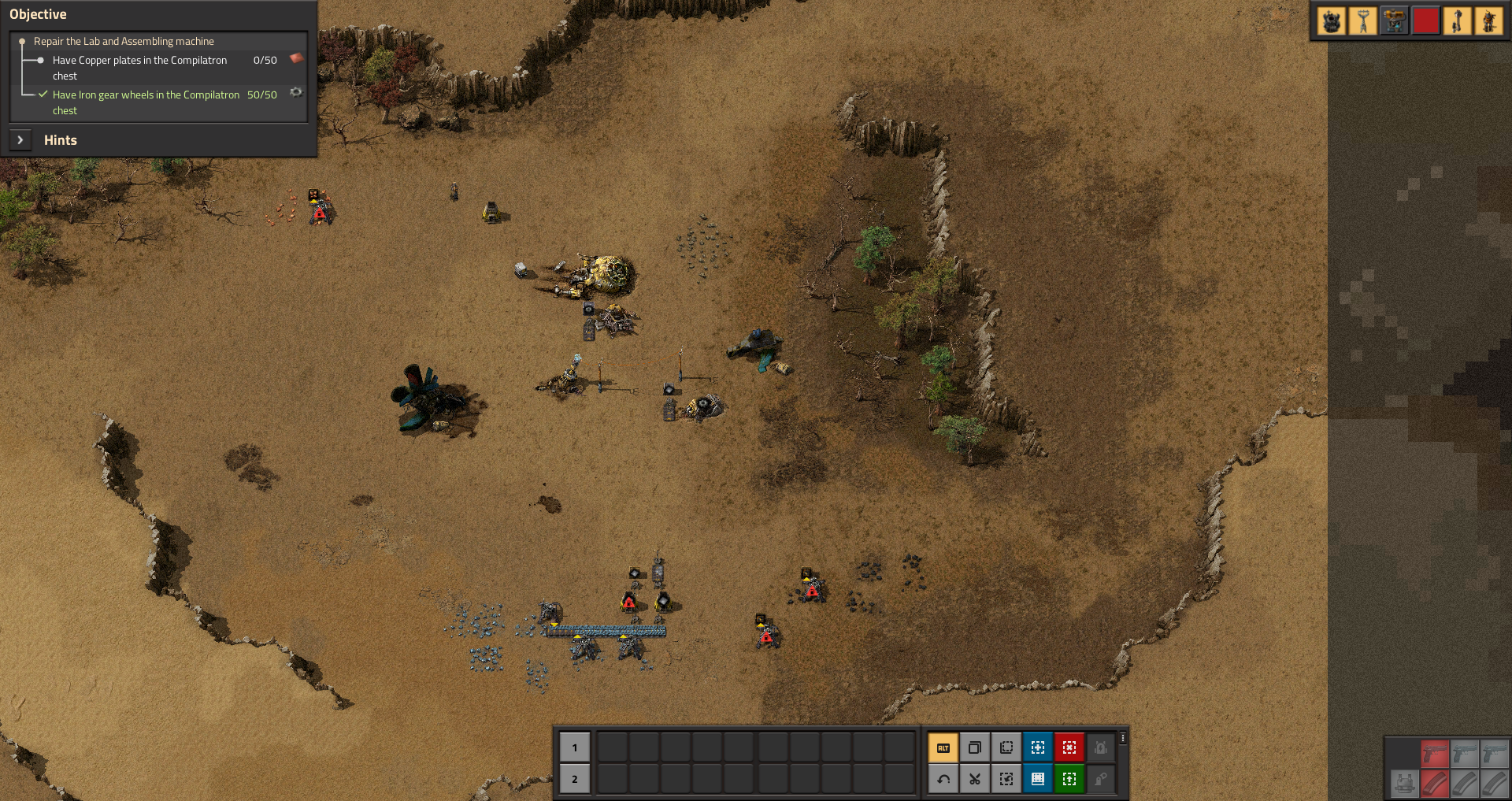Open the shortcut bar three-dot menu
Image resolution: width=1512 pixels, height=801 pixels.
[1123, 738]
